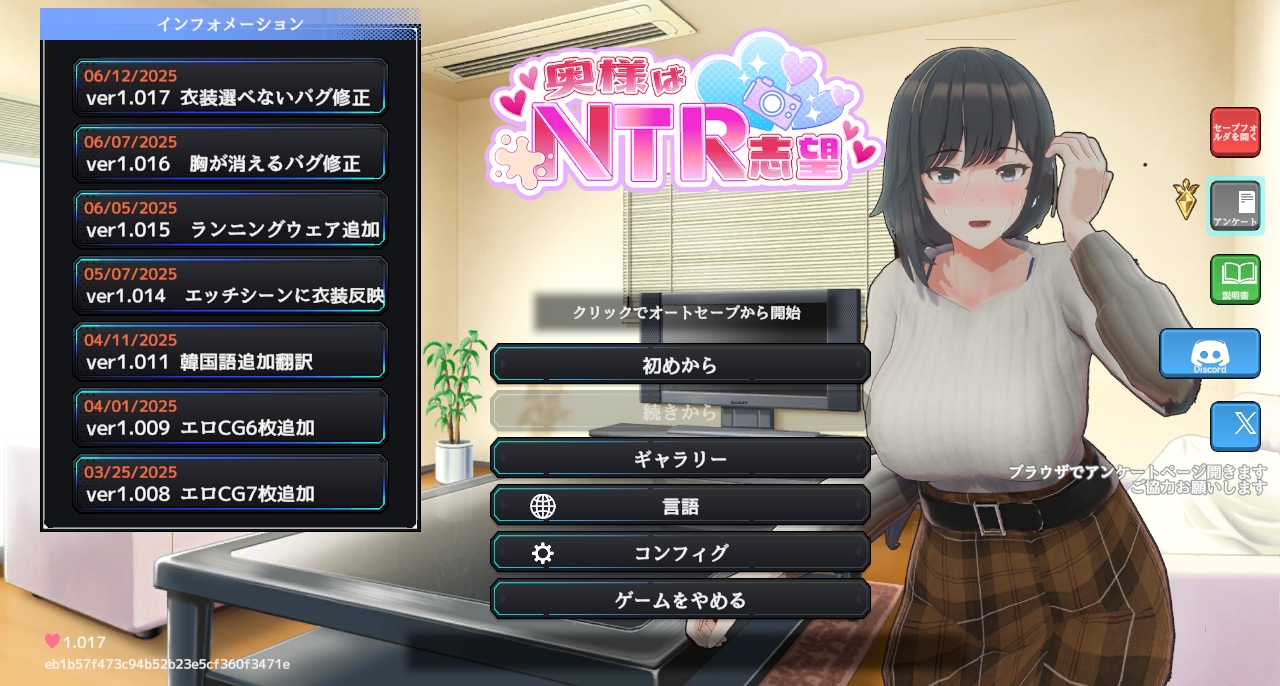The width and height of the screenshot is (1280, 686).
Task: Choose the 続きから continue option
Action: [680, 411]
